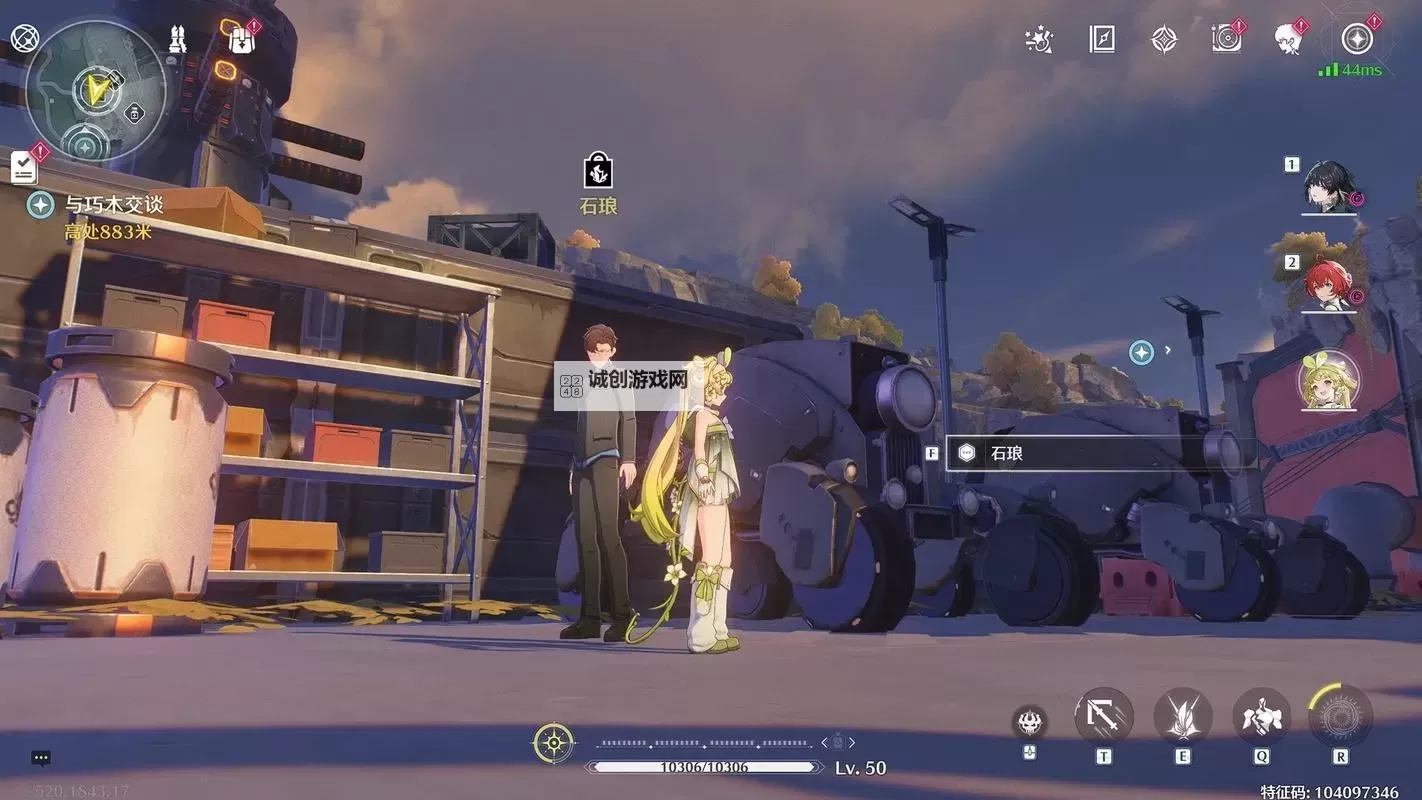Click the globe icon beside the minimap
This screenshot has height=800, width=1422.
tap(24, 39)
